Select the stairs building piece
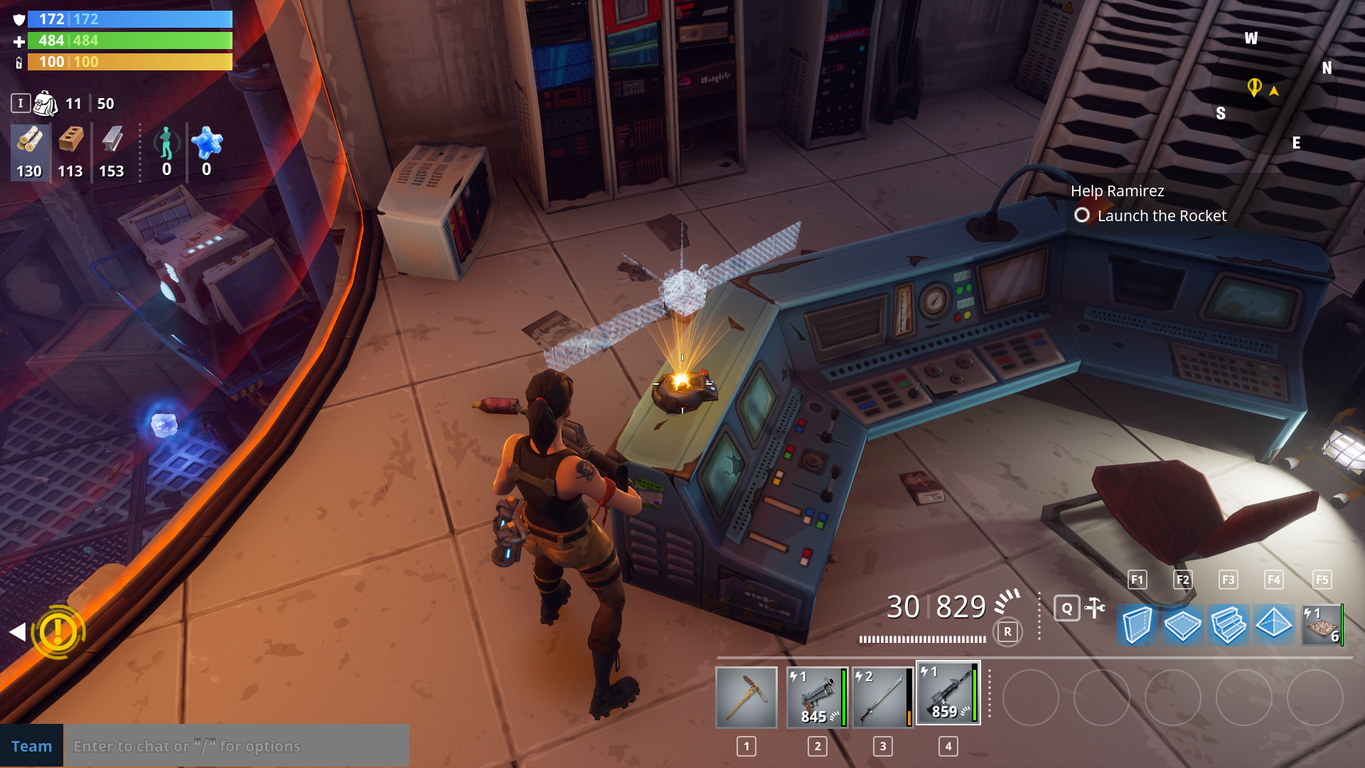Image resolution: width=1365 pixels, height=768 pixels. (x=1228, y=624)
